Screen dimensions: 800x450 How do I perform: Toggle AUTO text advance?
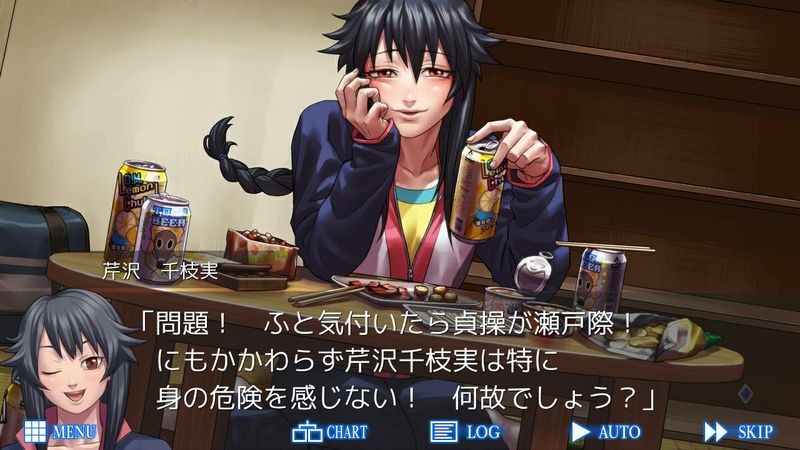(x=605, y=432)
